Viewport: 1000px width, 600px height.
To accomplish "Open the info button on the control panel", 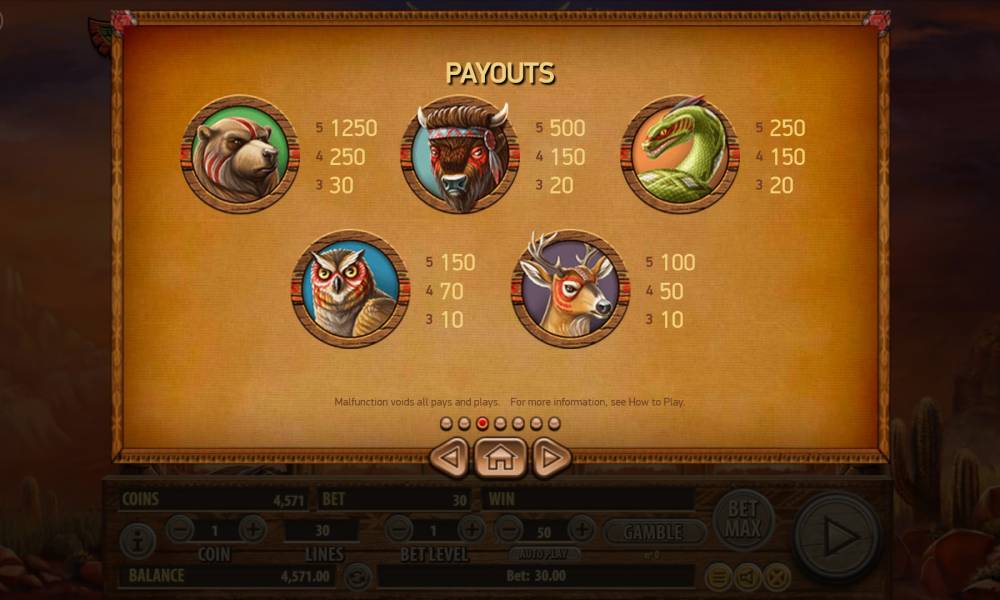I will [x=137, y=541].
